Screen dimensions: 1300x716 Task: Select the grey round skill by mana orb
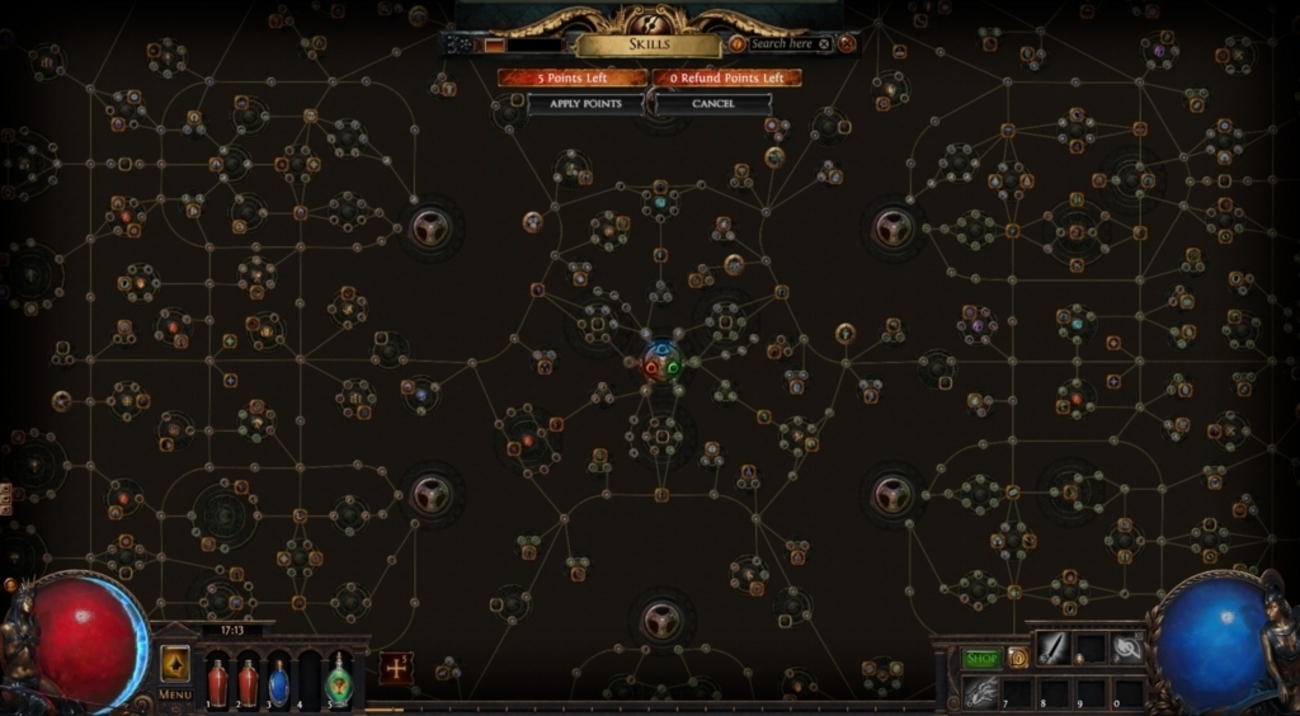pos(1128,648)
